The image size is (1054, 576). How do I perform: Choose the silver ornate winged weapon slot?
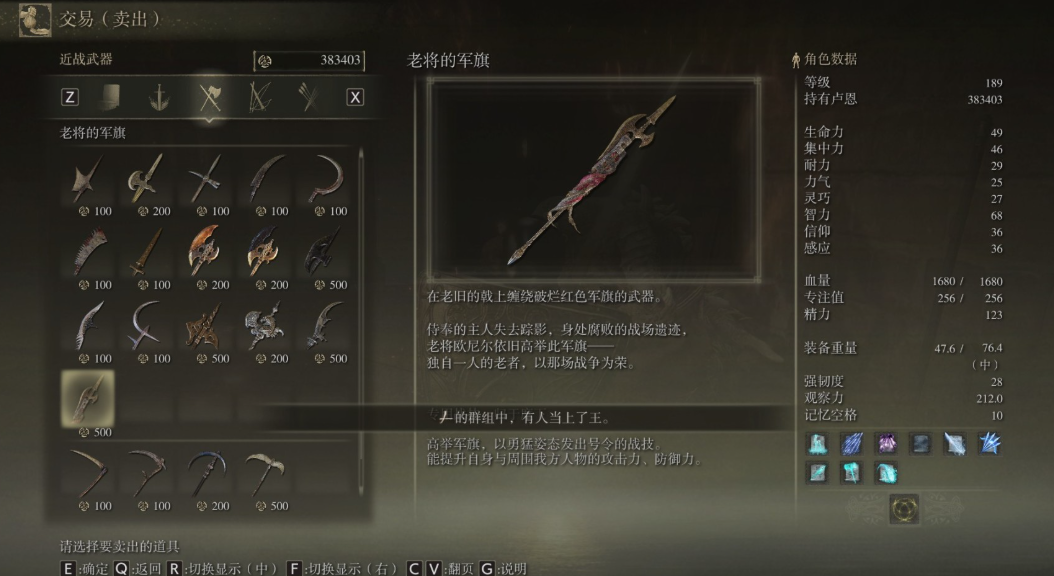coord(265,325)
